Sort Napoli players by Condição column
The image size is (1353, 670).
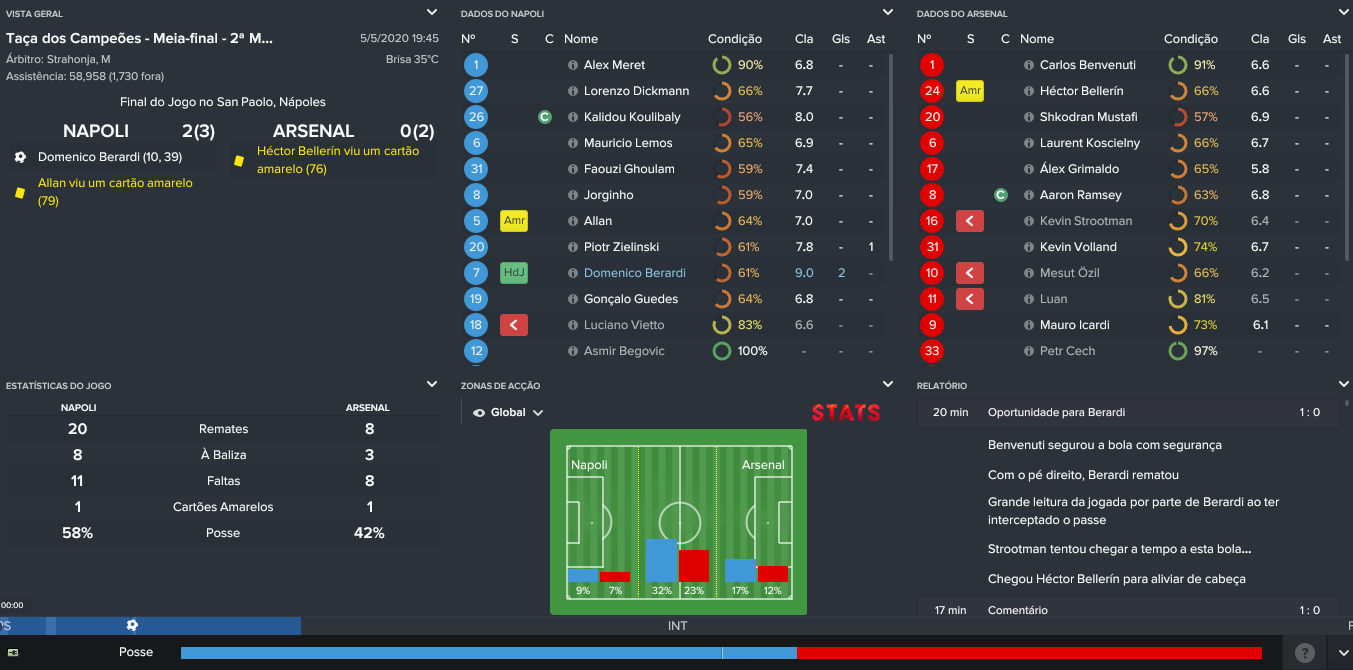pos(734,39)
